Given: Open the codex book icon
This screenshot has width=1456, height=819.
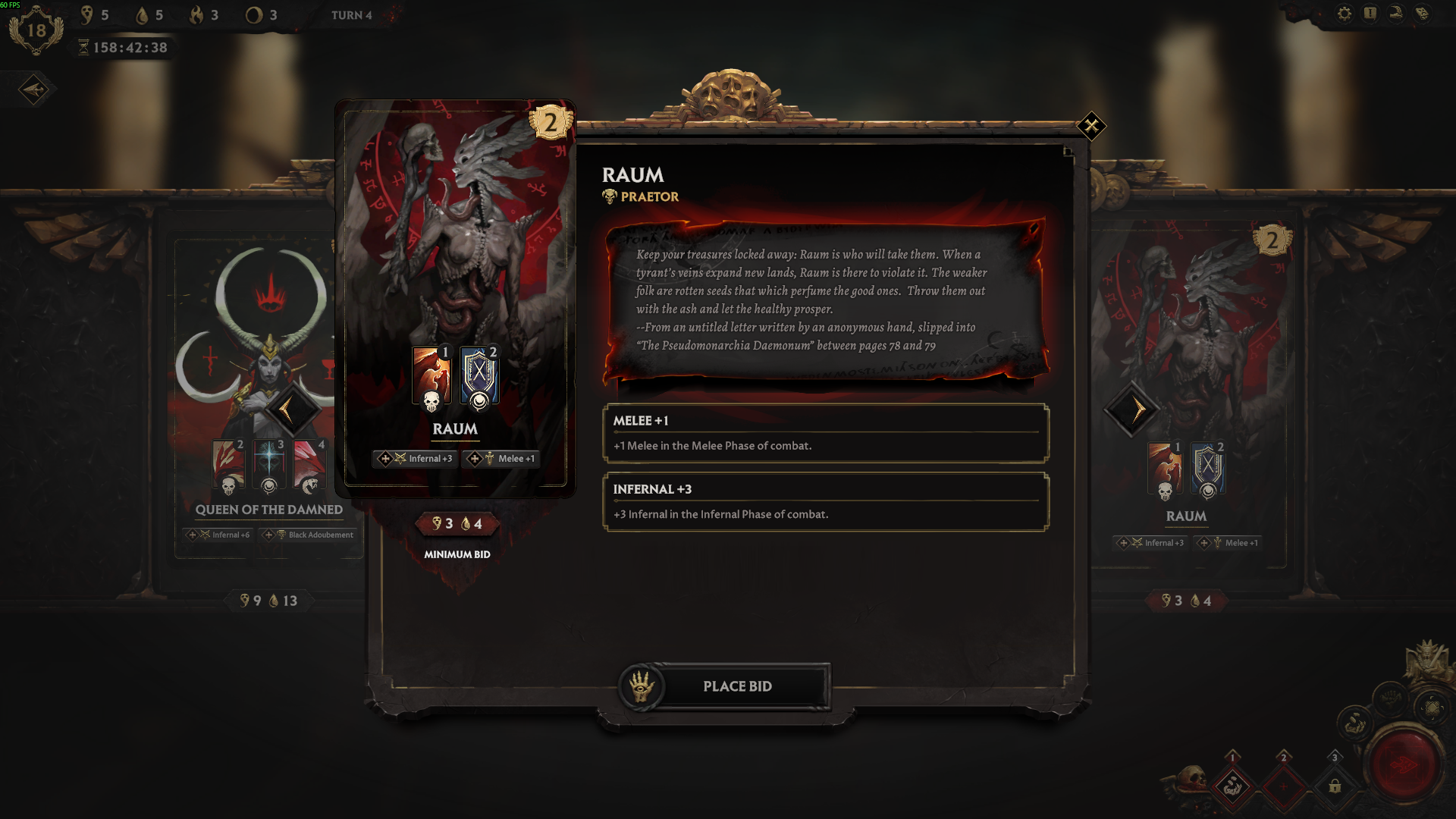Looking at the screenshot, I should coord(1422,14).
